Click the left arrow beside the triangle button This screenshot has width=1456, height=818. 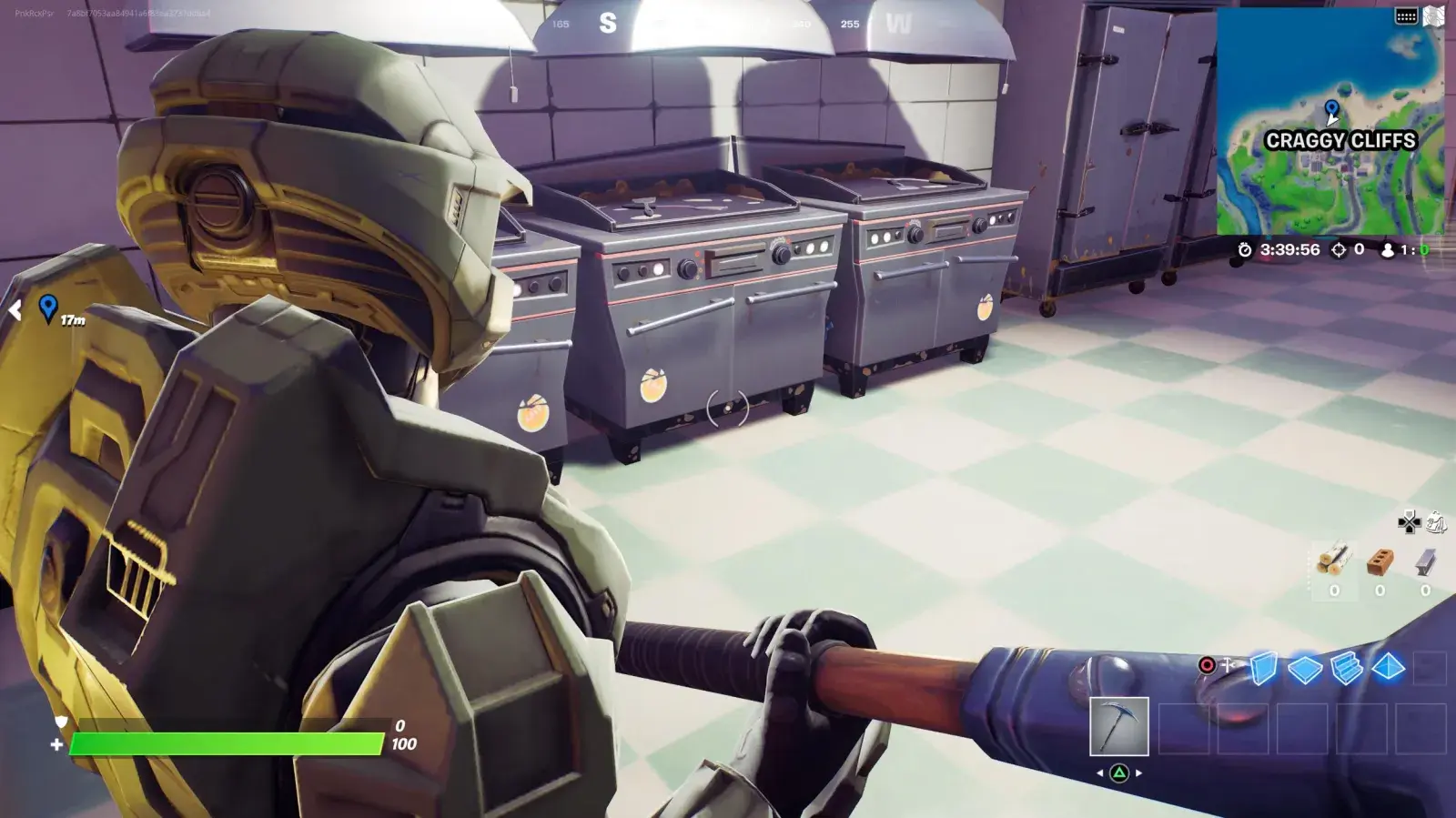1100,773
